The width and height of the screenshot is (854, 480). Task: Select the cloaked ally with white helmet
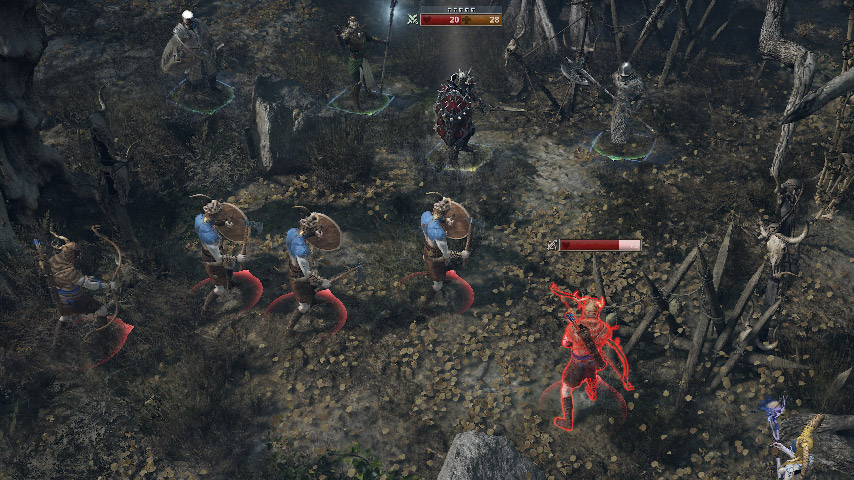(x=193, y=52)
